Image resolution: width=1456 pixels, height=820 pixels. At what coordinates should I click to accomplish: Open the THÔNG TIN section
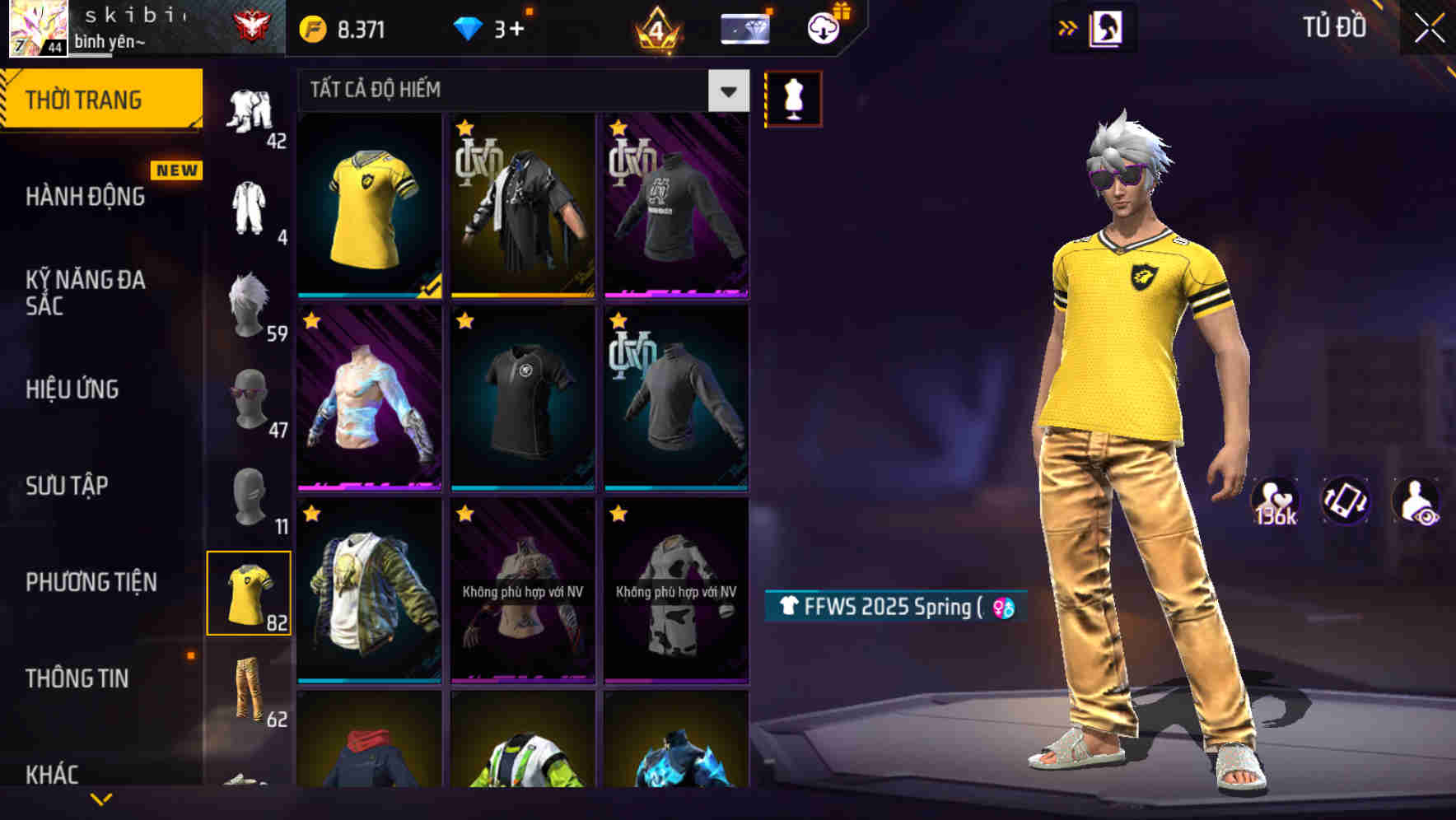(x=78, y=678)
